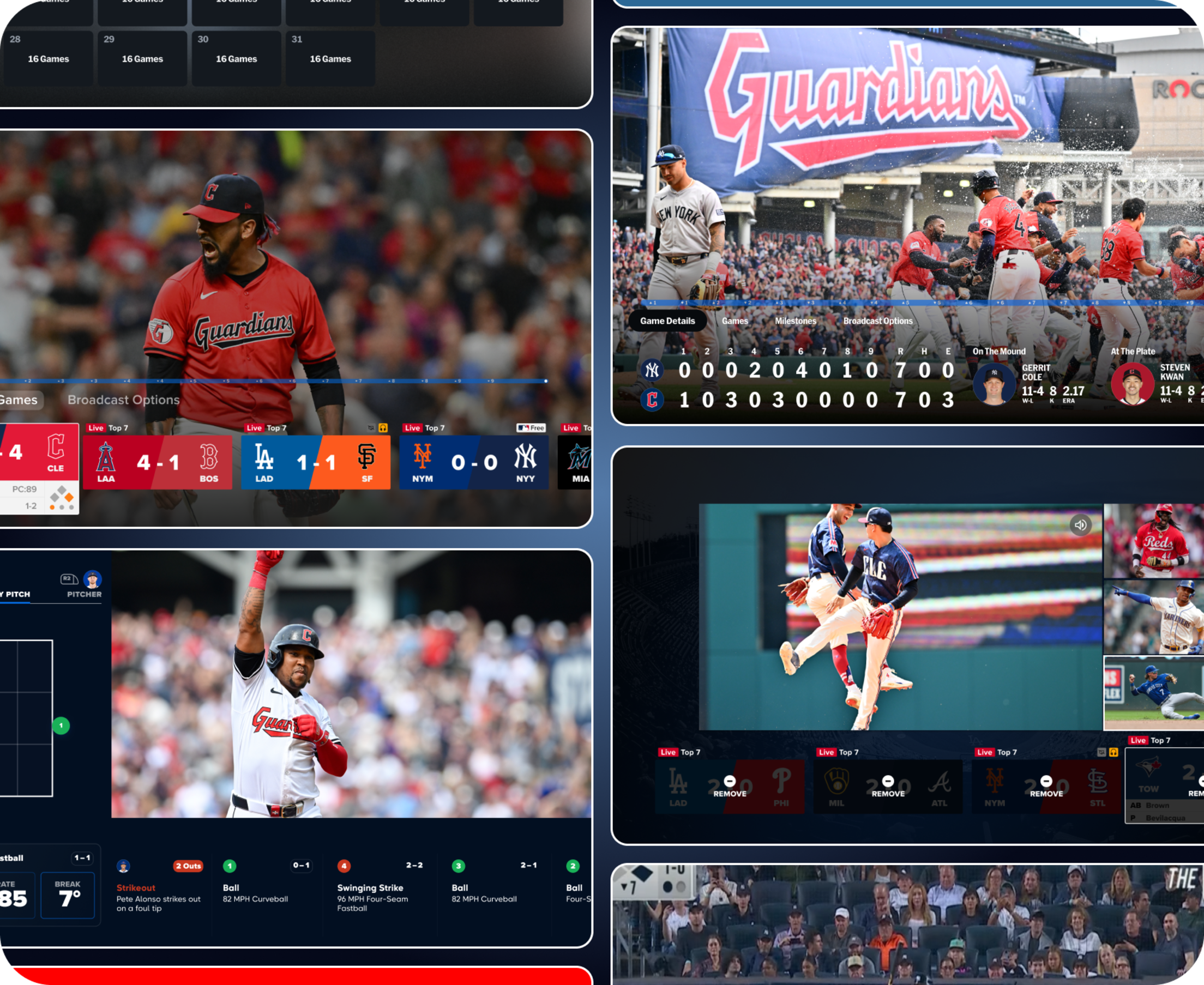Click the green pitch 1 marker by the strike zone

coord(61,725)
